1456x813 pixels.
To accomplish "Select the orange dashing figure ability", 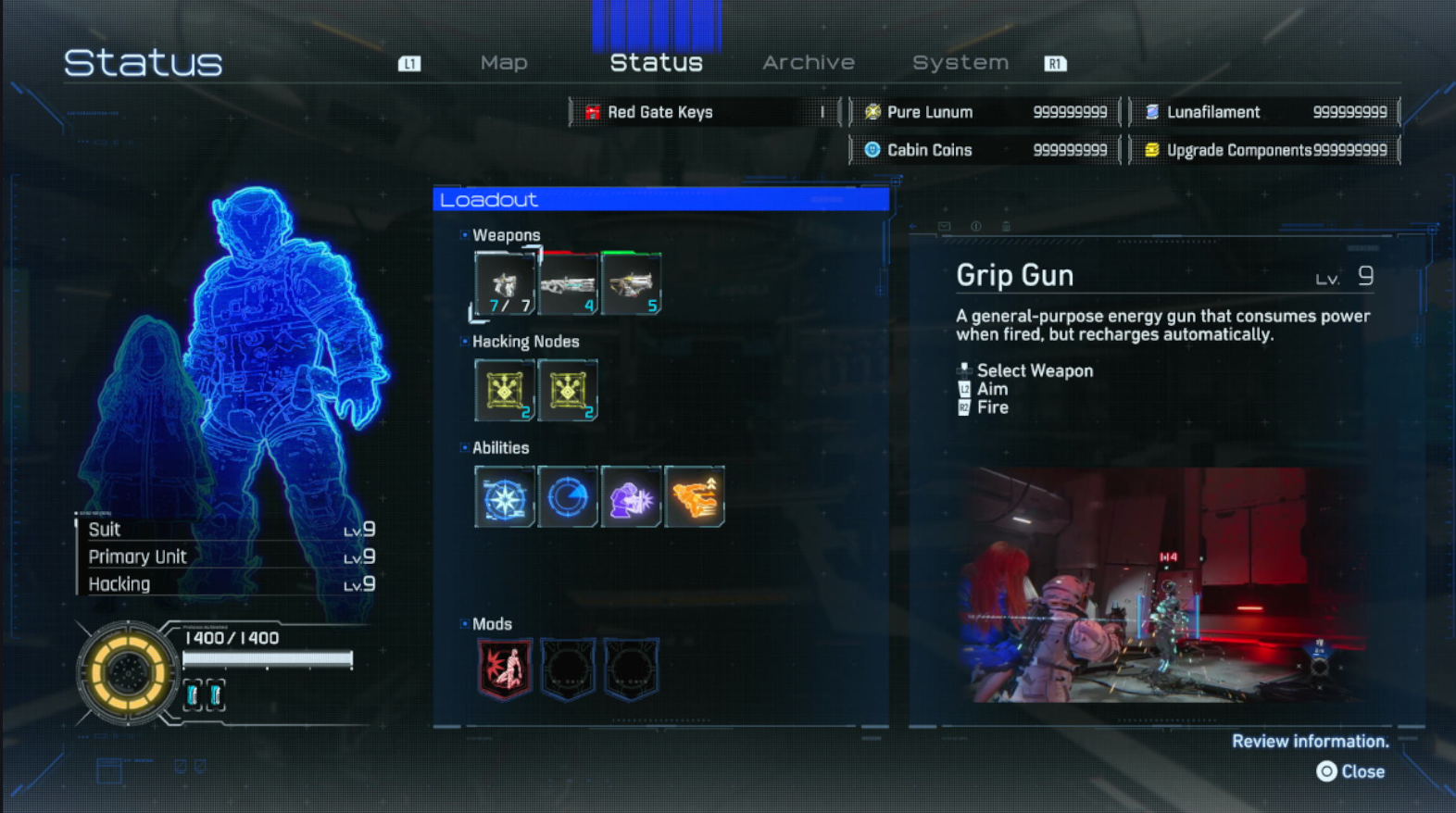I will [694, 497].
